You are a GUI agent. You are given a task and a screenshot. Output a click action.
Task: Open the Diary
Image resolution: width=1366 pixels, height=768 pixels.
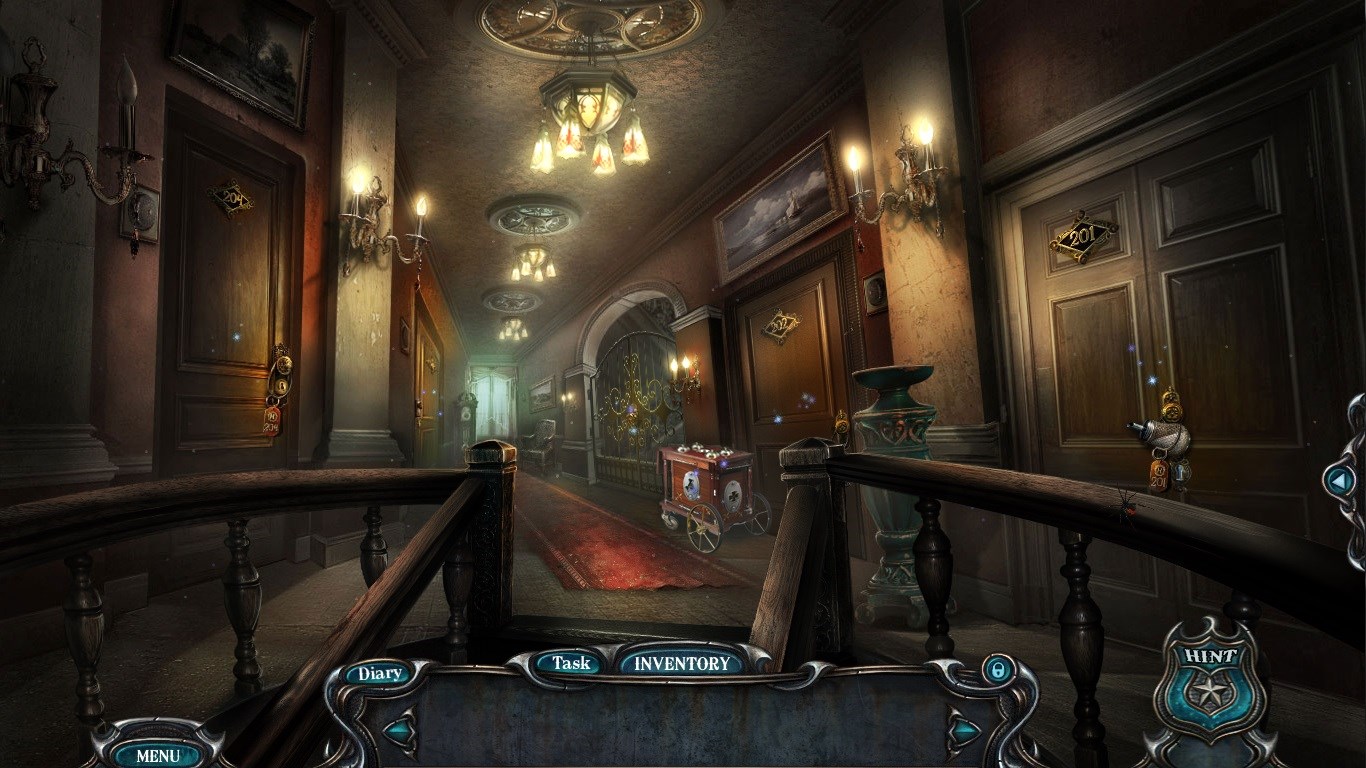pos(380,673)
